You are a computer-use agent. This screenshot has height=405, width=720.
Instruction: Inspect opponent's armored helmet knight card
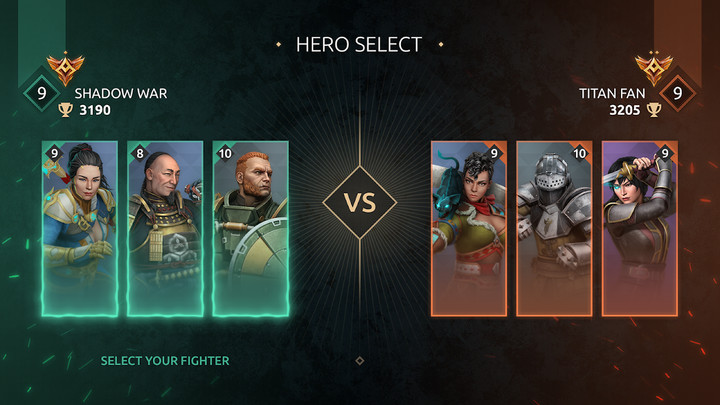pyautogui.click(x=554, y=228)
